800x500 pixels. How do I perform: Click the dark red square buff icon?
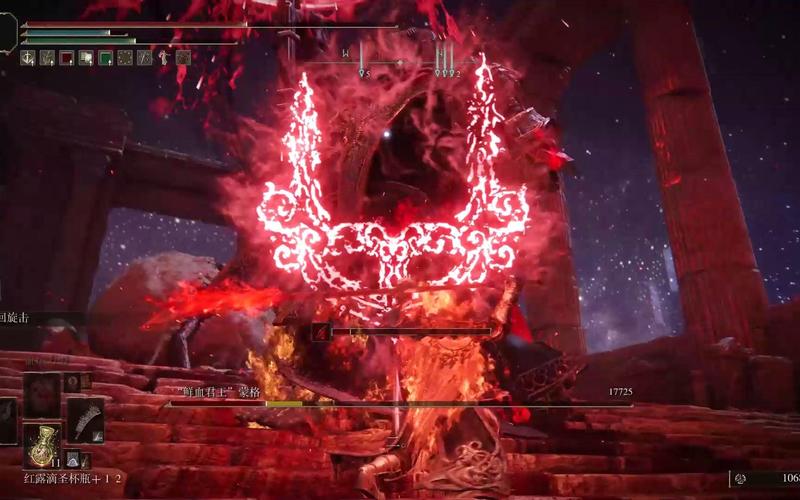67,58
